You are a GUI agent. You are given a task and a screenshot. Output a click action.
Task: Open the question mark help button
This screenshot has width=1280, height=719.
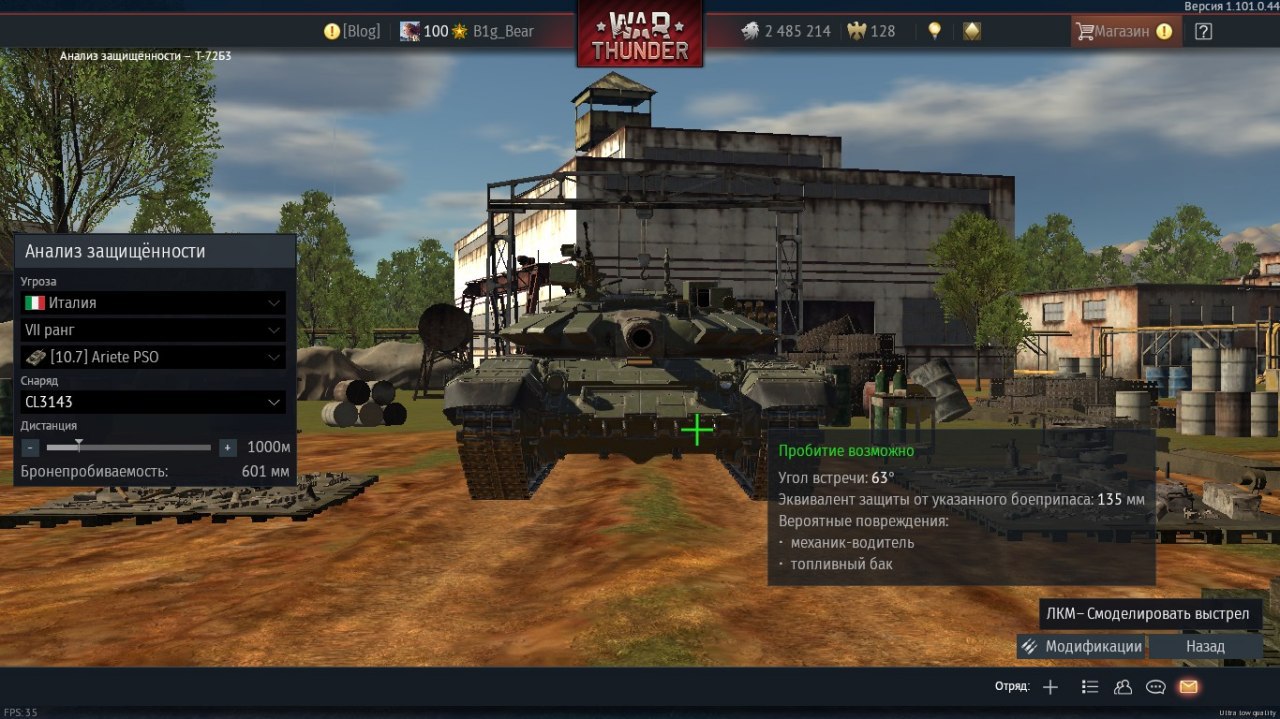[1203, 31]
